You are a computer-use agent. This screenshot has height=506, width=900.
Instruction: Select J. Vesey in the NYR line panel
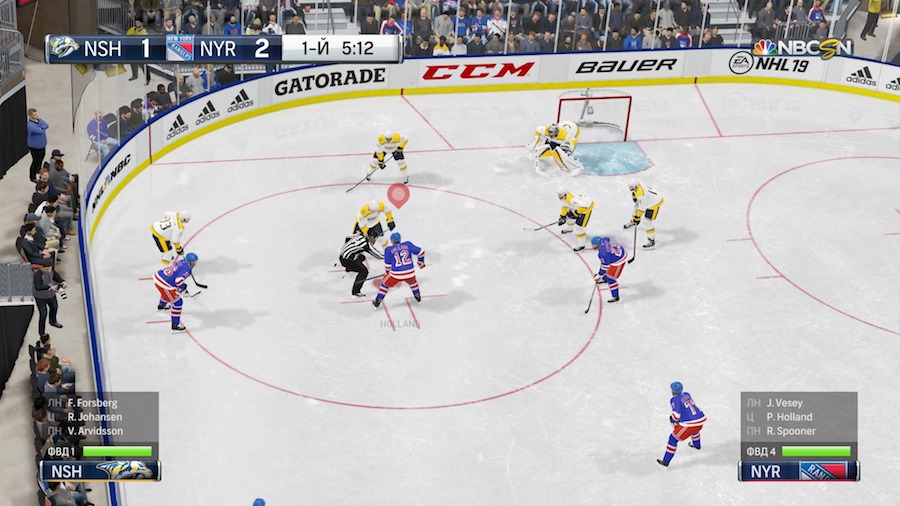[789, 403]
